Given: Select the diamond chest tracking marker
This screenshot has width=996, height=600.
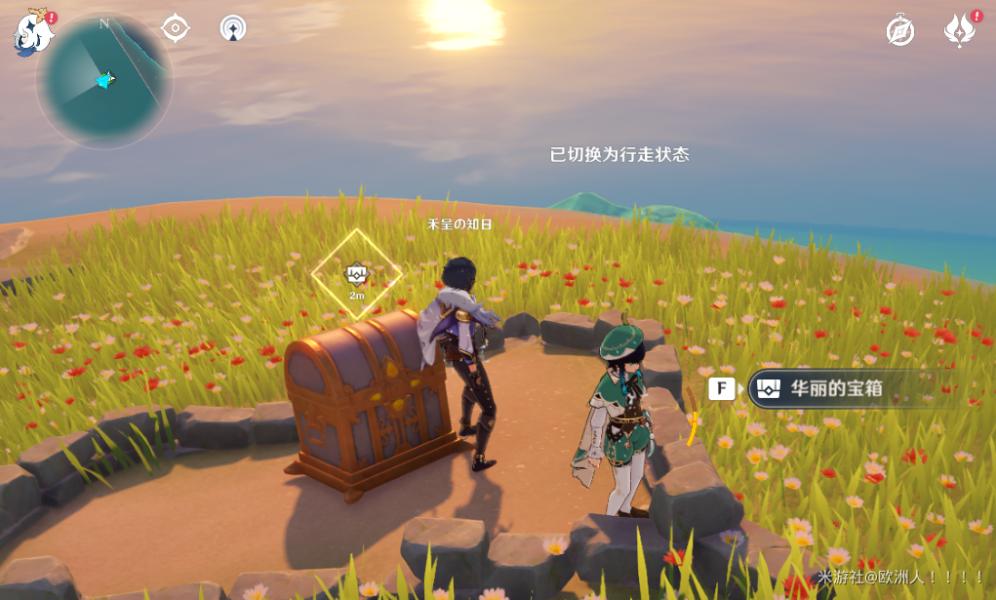Looking at the screenshot, I should [357, 274].
